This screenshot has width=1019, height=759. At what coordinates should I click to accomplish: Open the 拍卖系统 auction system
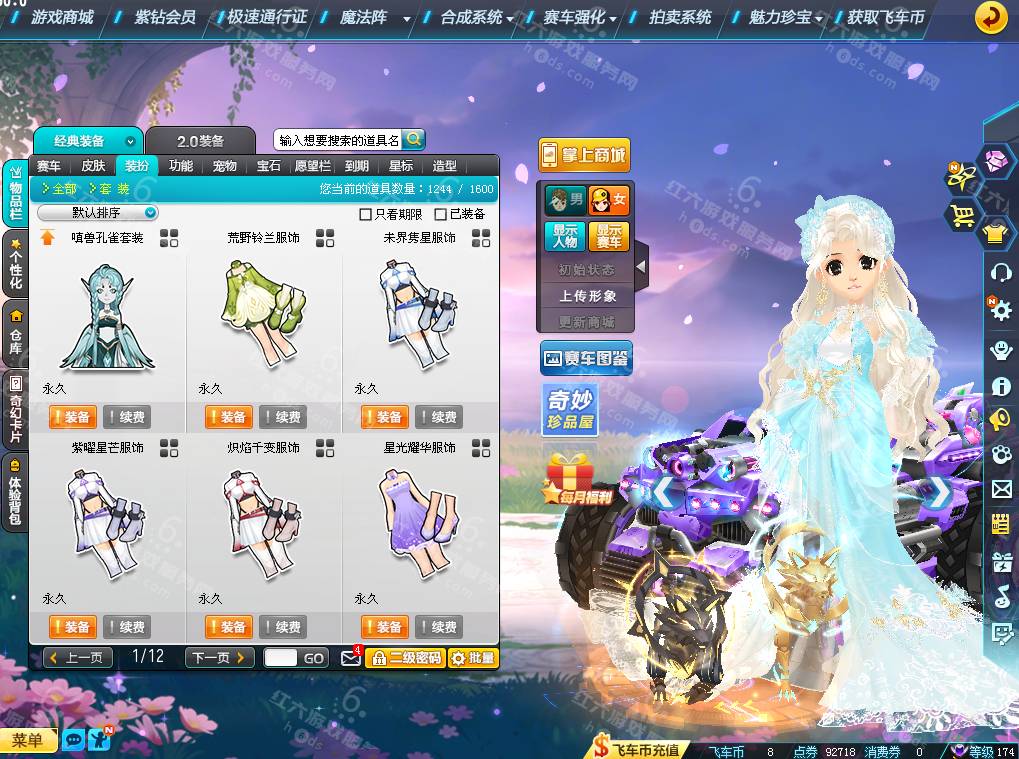point(680,17)
